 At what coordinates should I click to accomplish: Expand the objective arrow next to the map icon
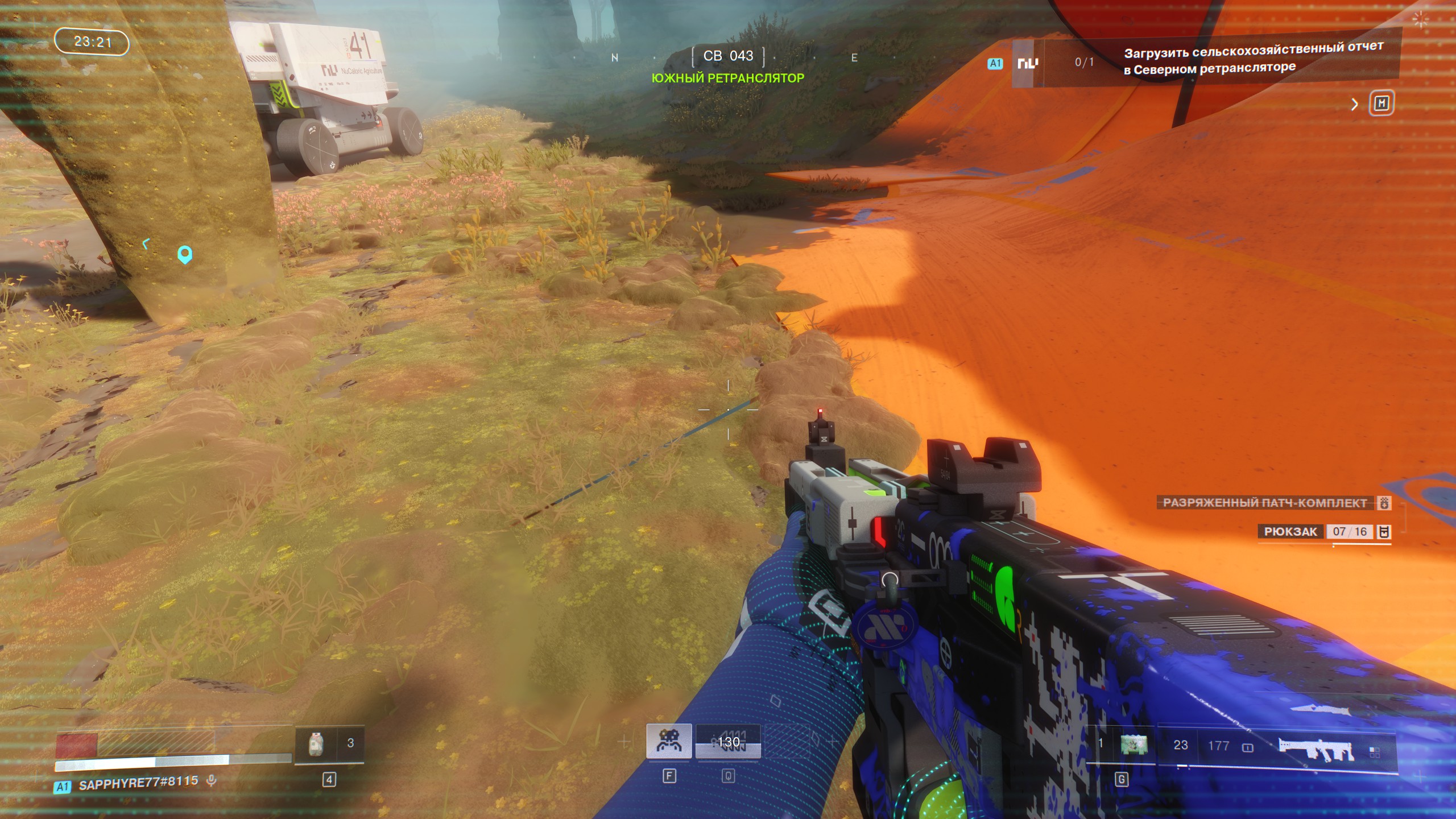click(x=1354, y=104)
